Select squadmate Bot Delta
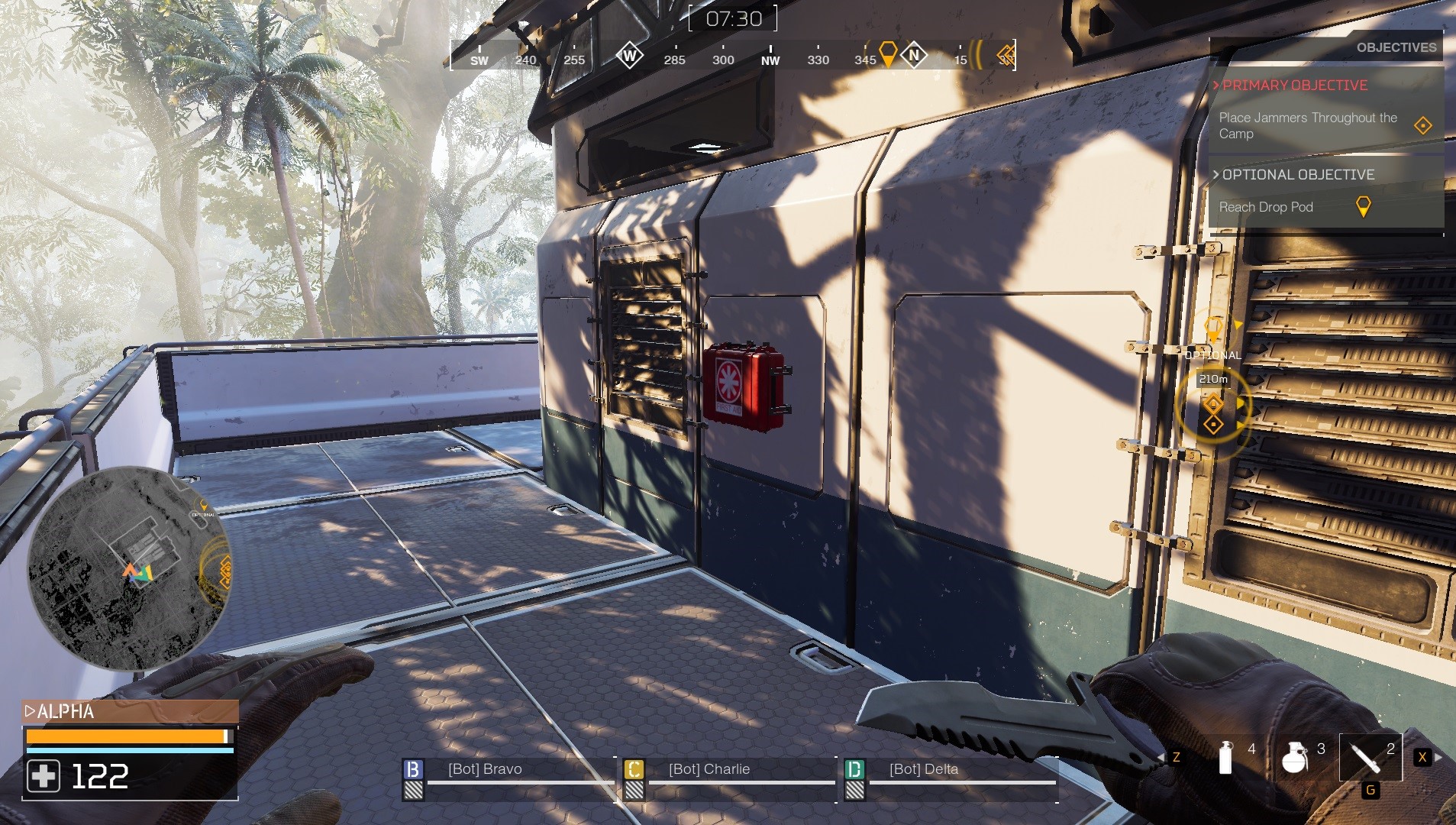The width and height of the screenshot is (1456, 825). [x=923, y=769]
